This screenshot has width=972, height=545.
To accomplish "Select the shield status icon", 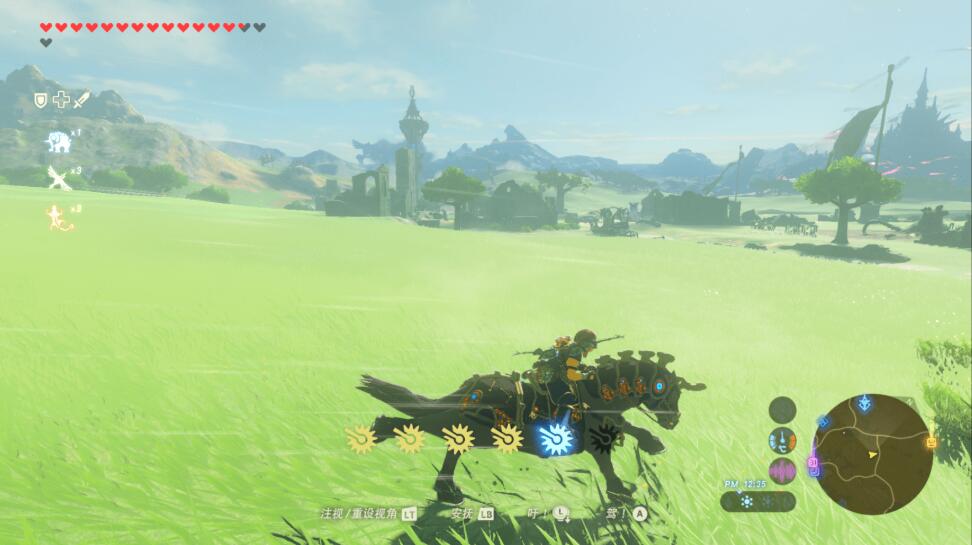I will (41, 99).
